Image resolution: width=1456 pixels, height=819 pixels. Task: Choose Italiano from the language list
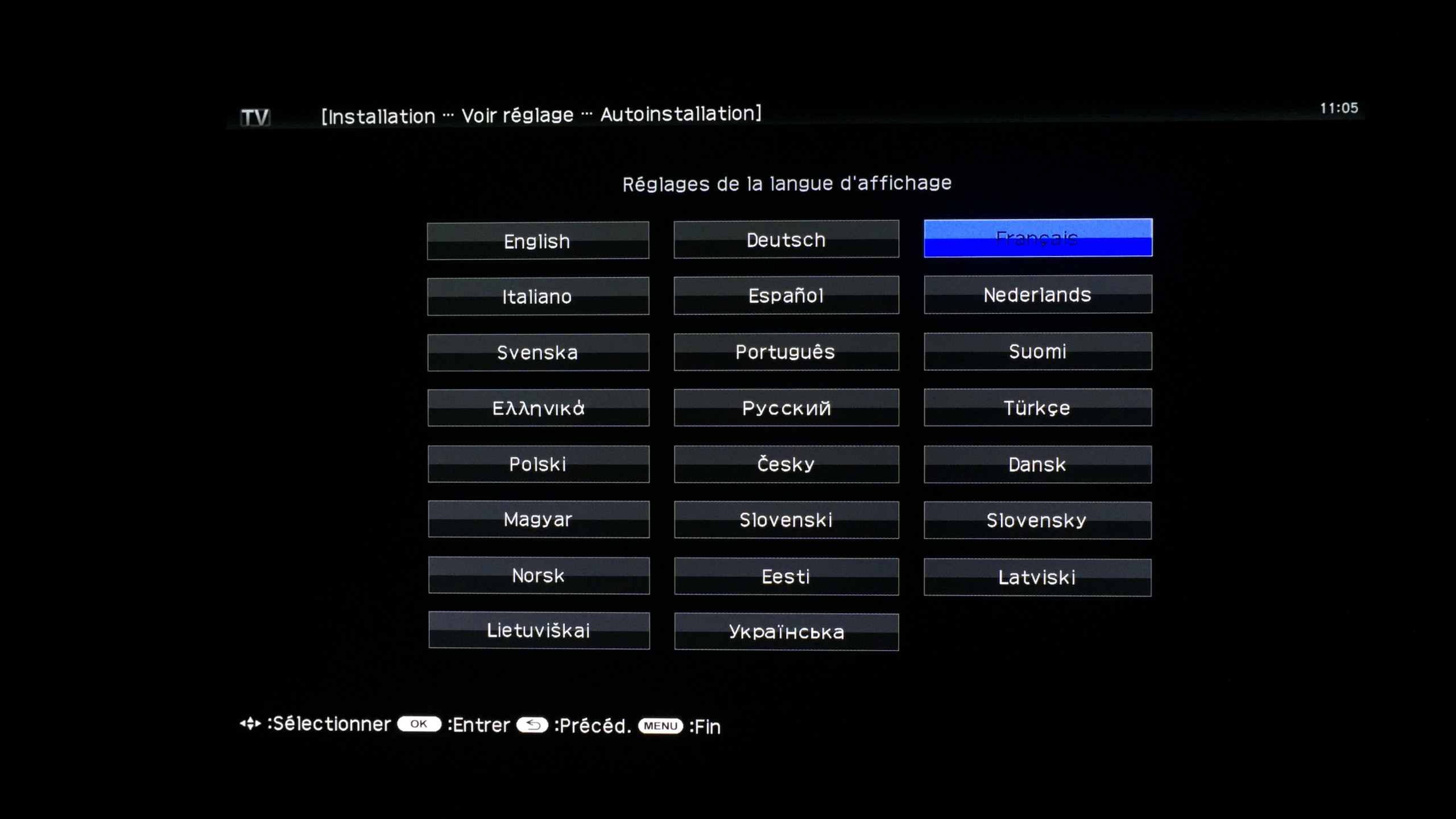point(537,296)
